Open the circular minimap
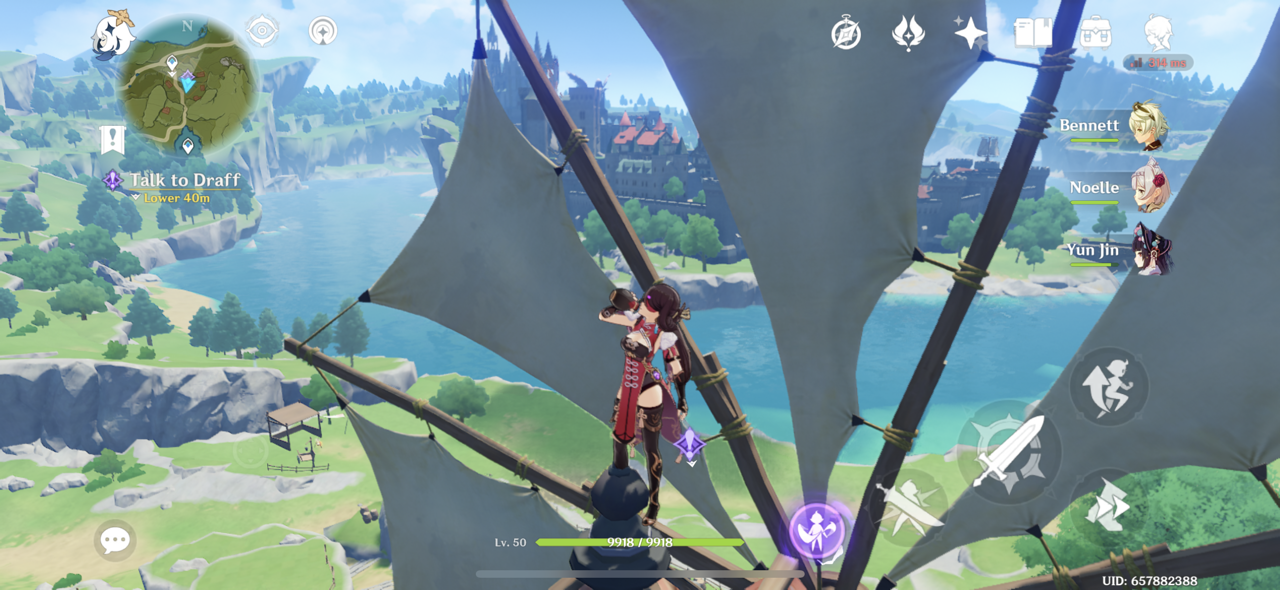Viewport: 1280px width, 590px height. [x=187, y=85]
